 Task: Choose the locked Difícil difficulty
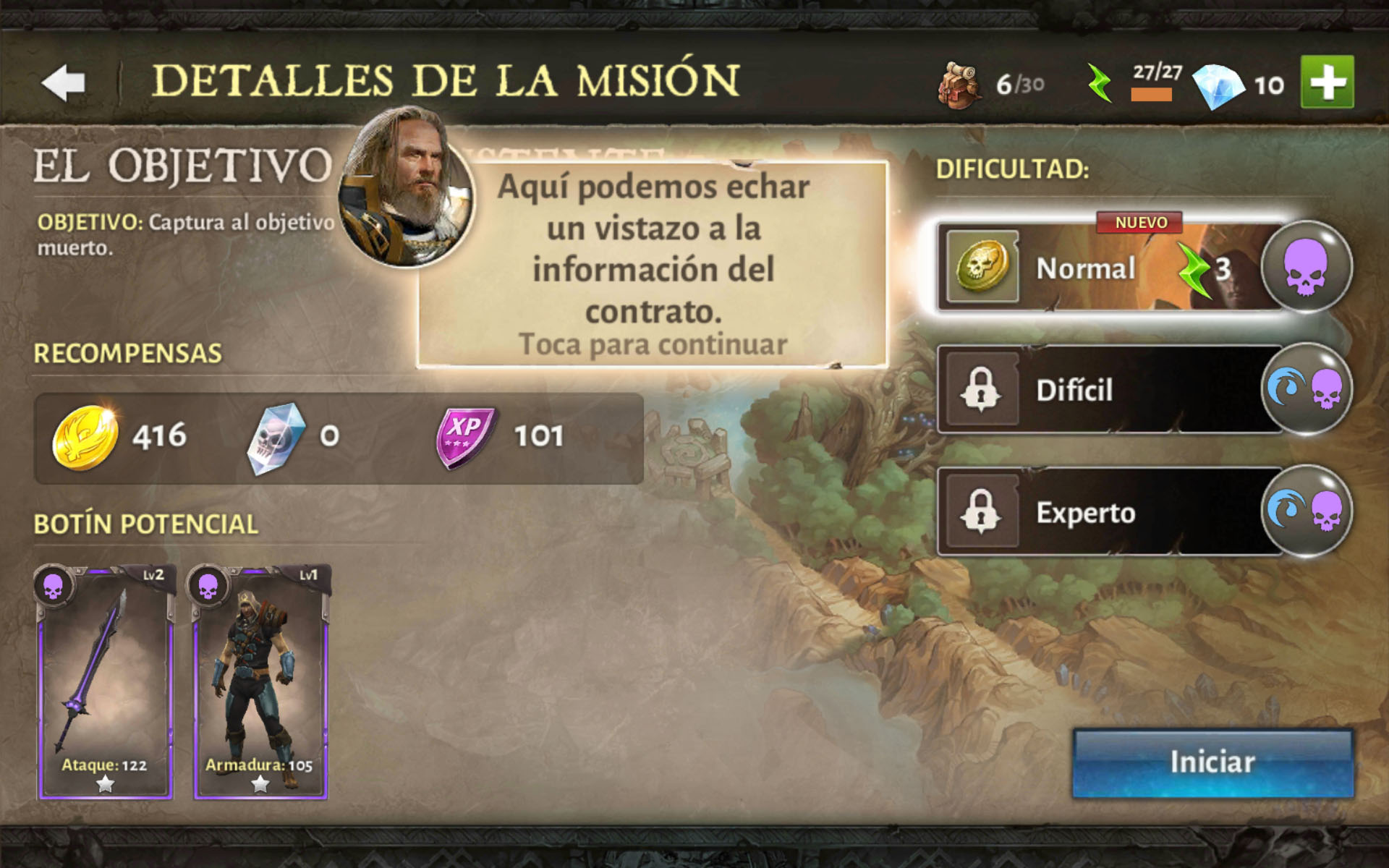click(1107, 390)
